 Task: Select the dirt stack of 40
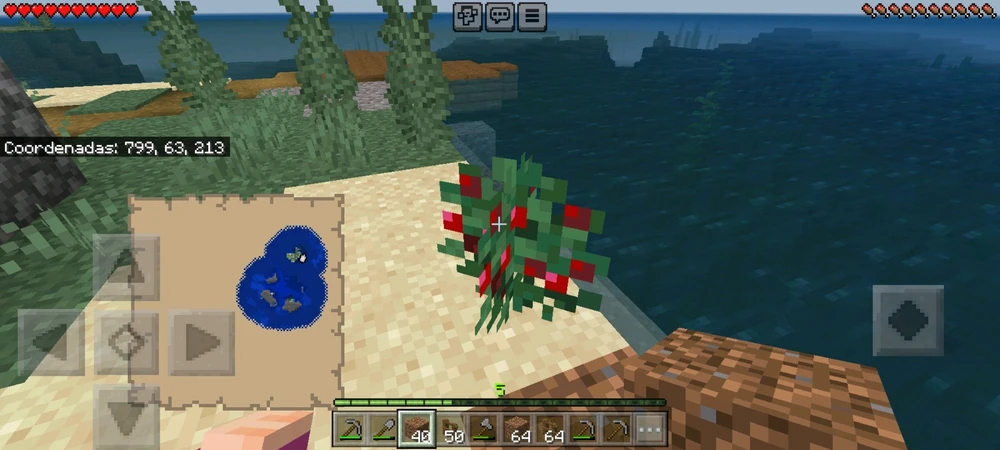click(417, 430)
